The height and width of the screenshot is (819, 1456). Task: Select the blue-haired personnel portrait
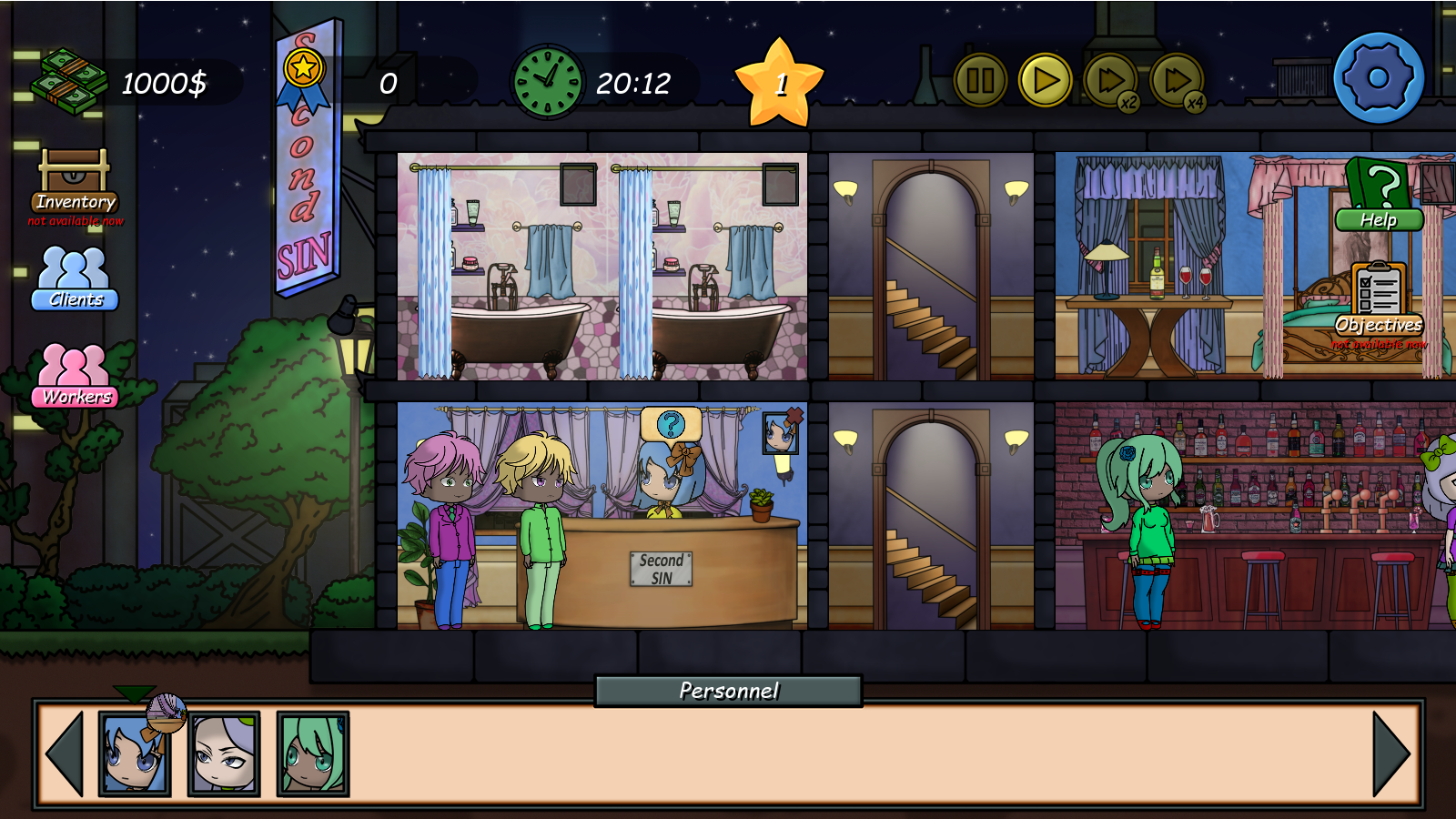[134, 754]
